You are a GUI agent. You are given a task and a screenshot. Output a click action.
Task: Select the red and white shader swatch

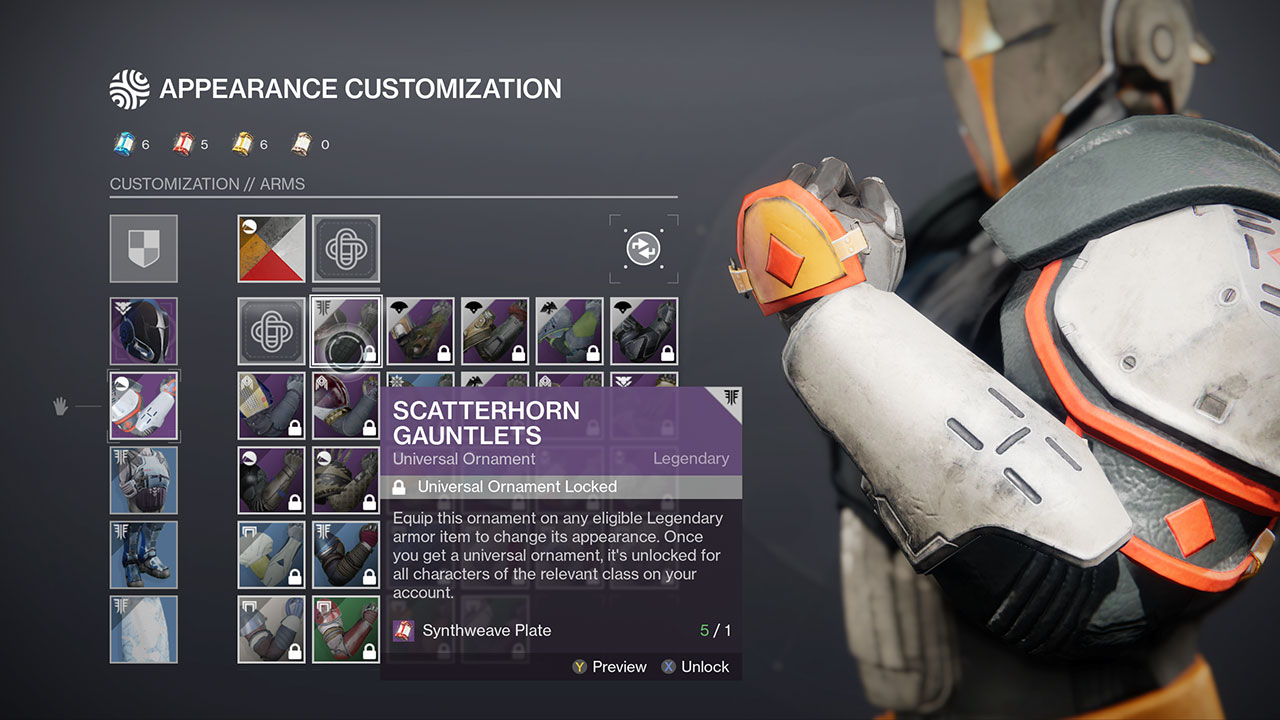coord(271,248)
